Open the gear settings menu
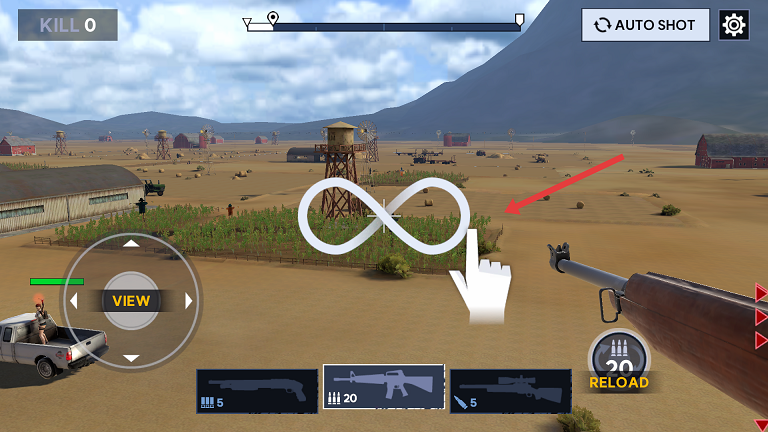The height and width of the screenshot is (432, 768). 734,25
